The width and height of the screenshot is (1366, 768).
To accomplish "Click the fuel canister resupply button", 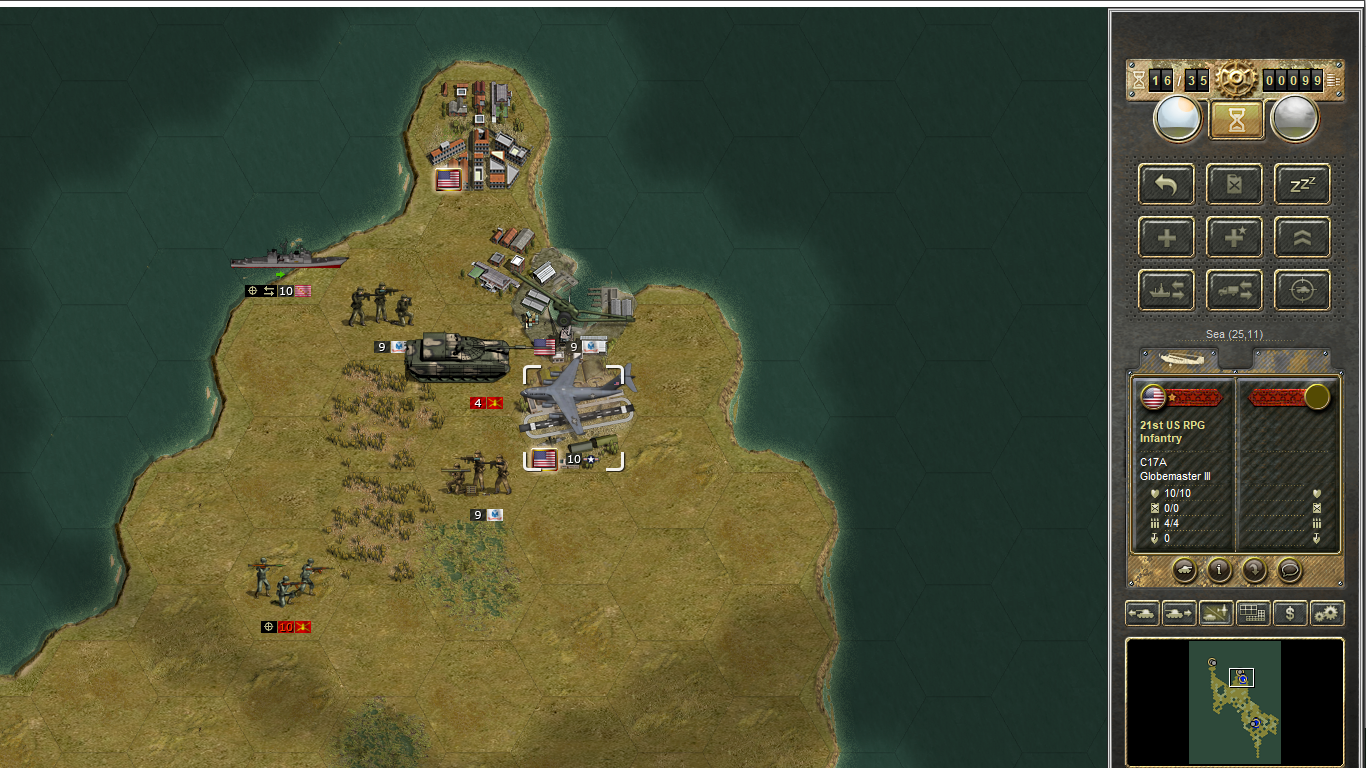I will (1234, 185).
